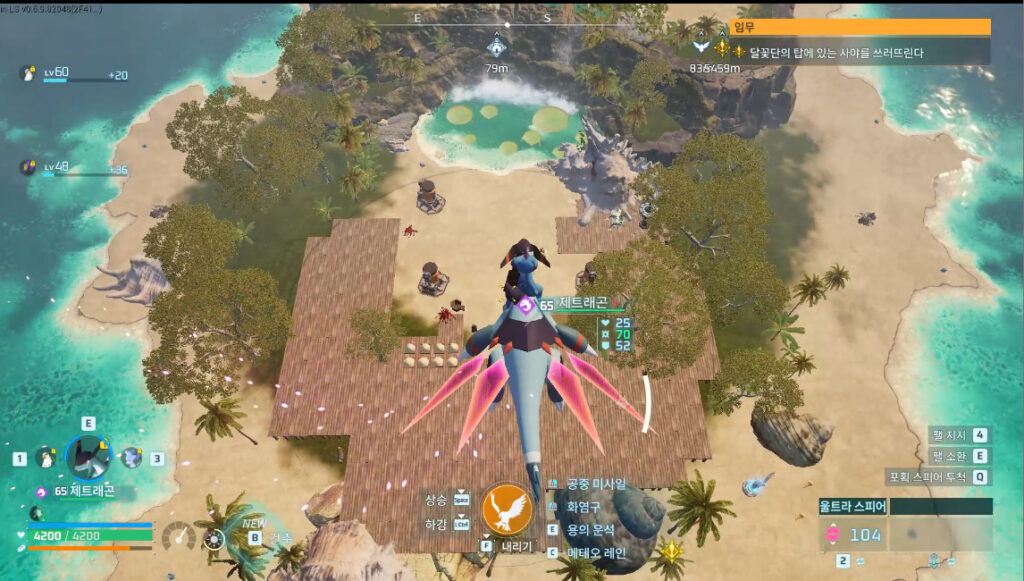The height and width of the screenshot is (581, 1024).
Task: Click the 팰 지시 action label
Action: click(x=948, y=435)
